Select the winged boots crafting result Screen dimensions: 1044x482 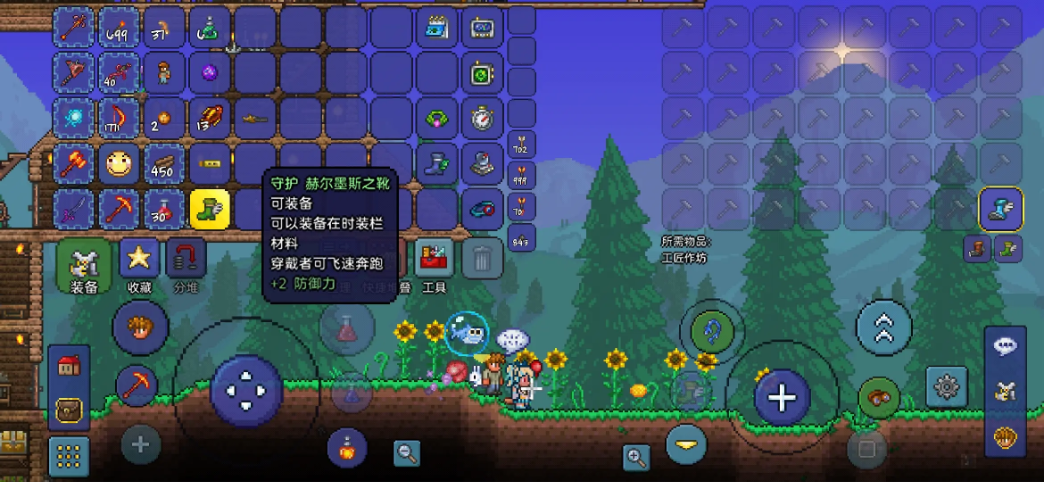coord(1000,209)
